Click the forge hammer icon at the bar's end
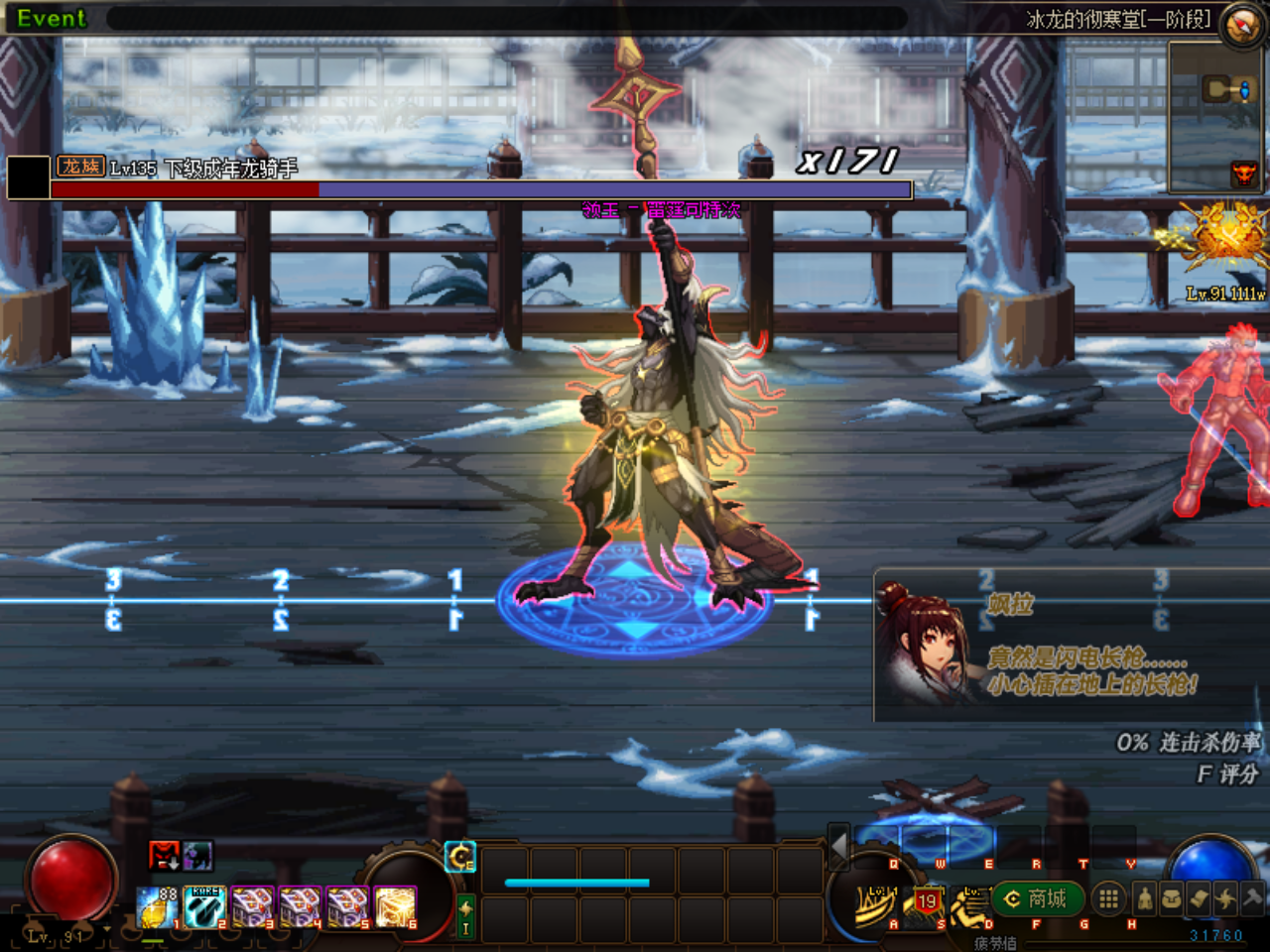 pyautogui.click(x=1252, y=897)
